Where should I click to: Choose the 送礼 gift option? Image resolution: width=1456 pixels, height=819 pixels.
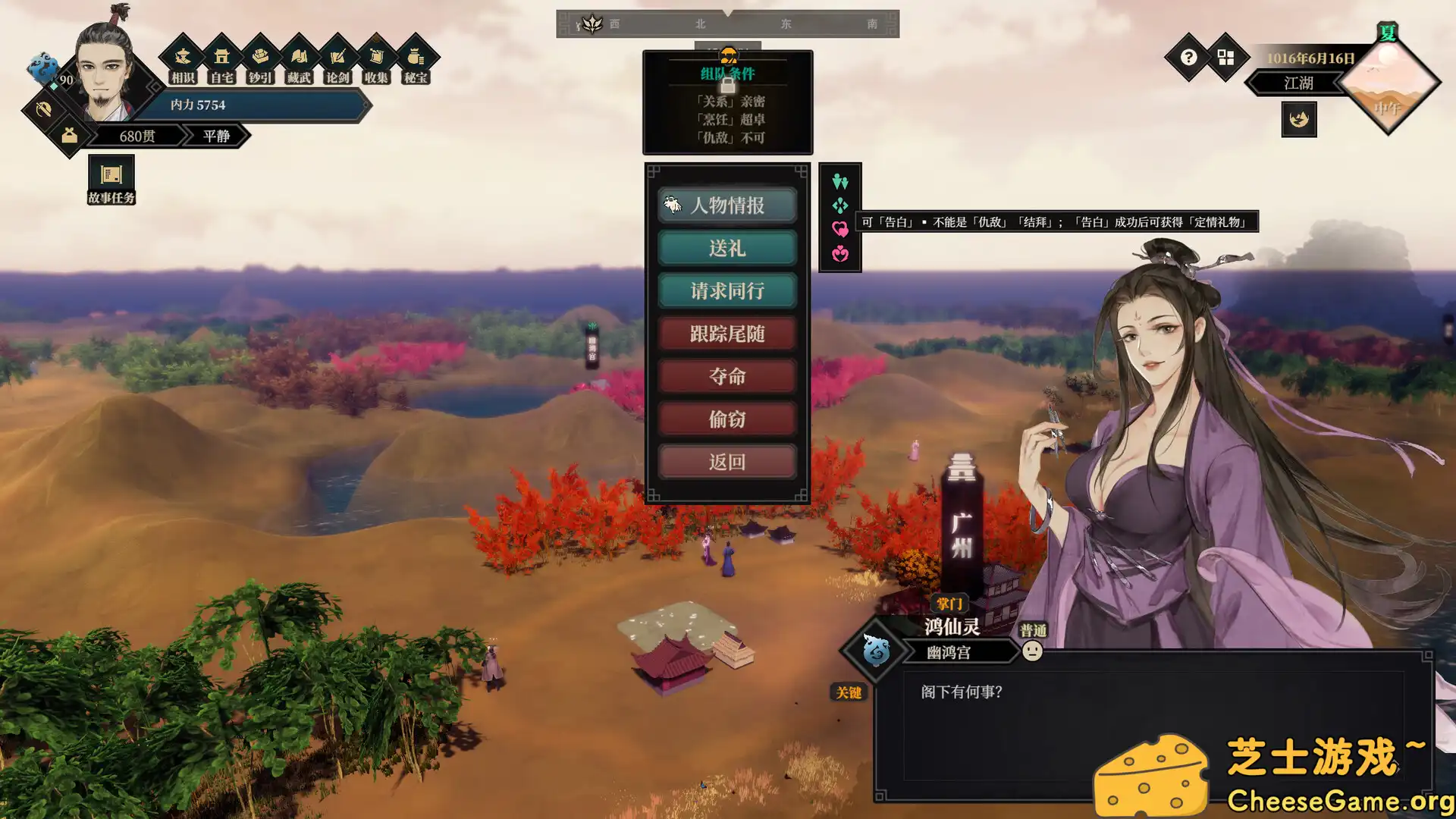726,248
